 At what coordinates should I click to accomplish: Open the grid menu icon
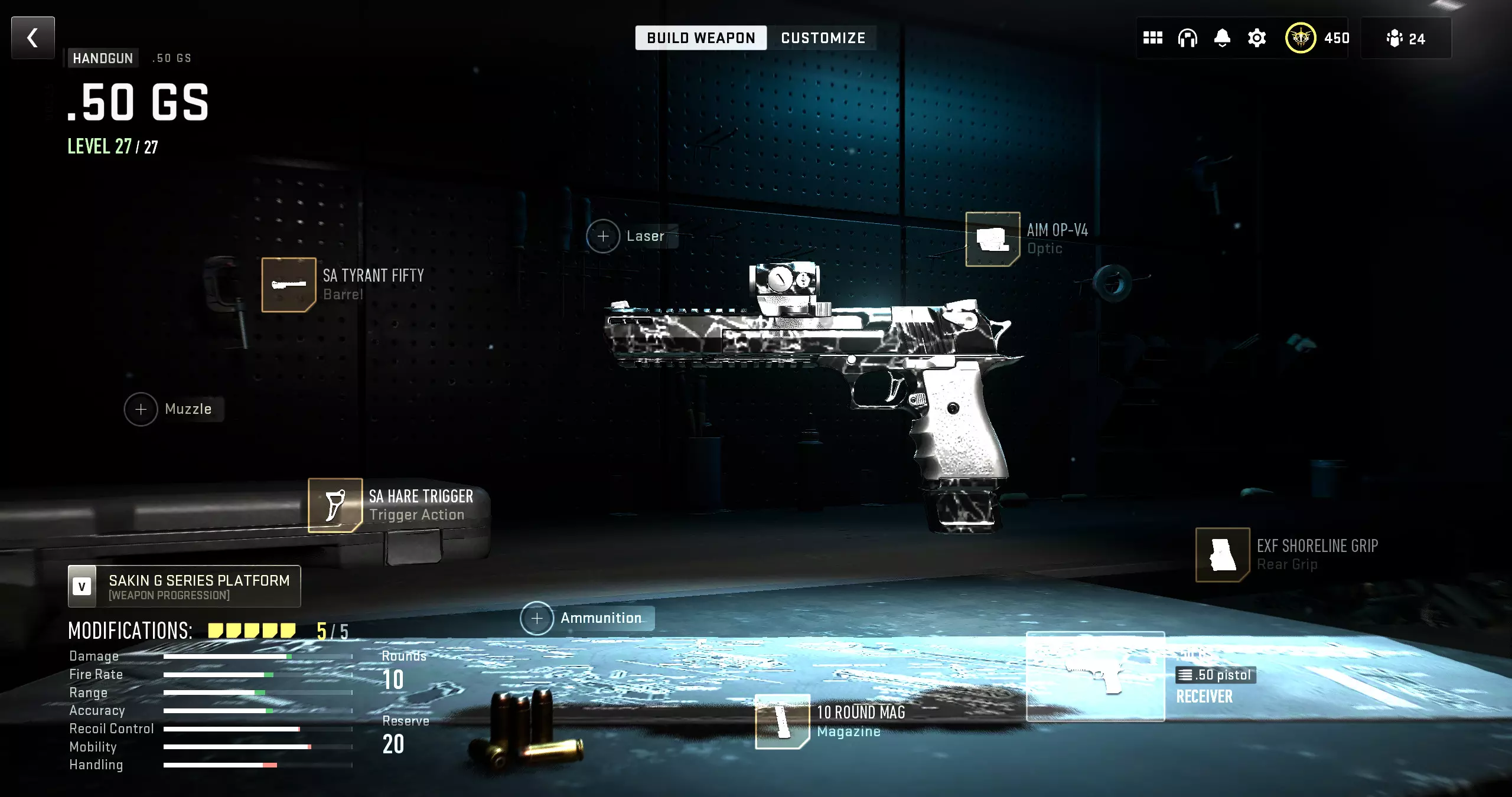click(x=1152, y=38)
